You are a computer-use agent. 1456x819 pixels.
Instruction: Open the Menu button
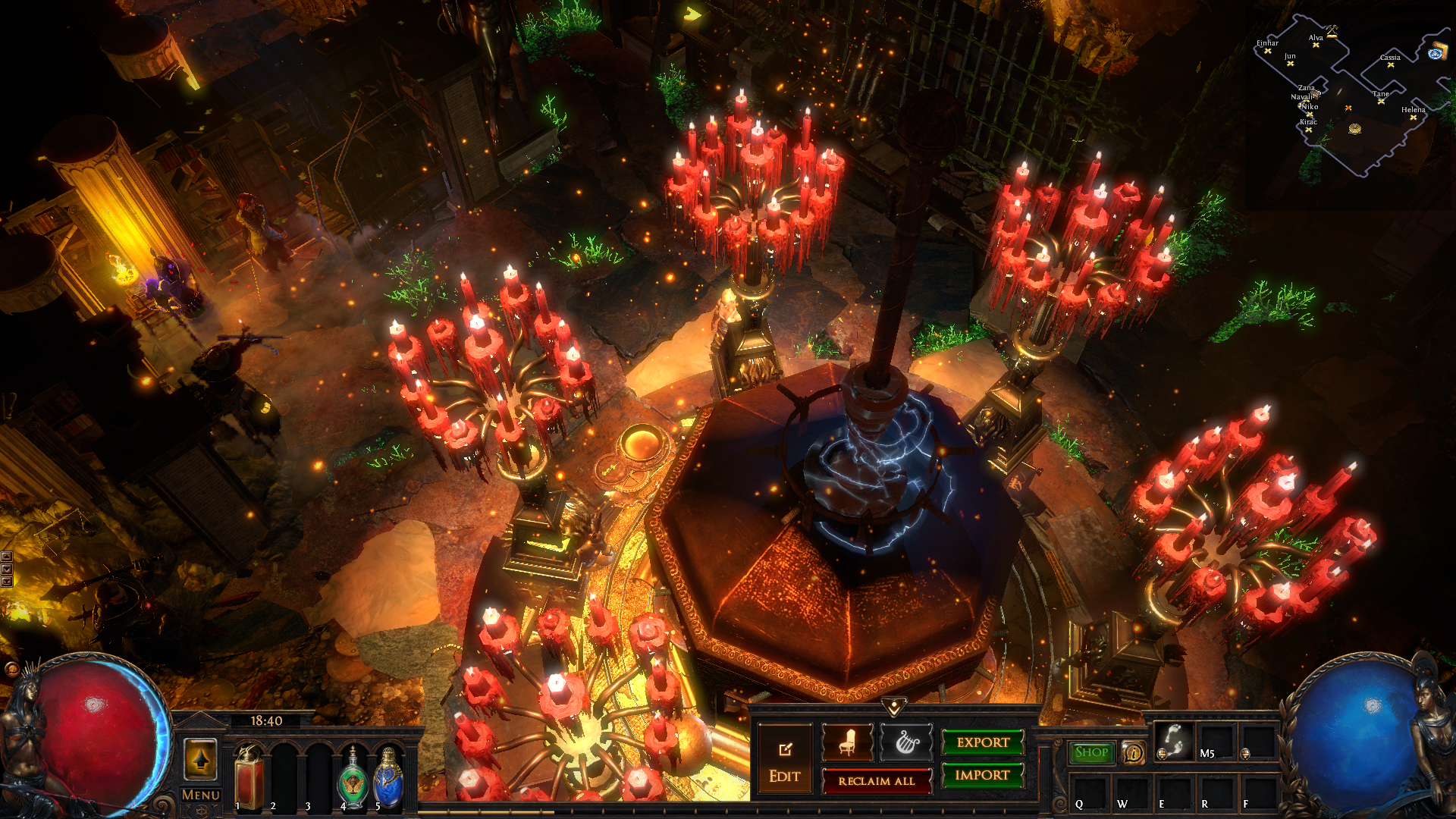coord(200,795)
